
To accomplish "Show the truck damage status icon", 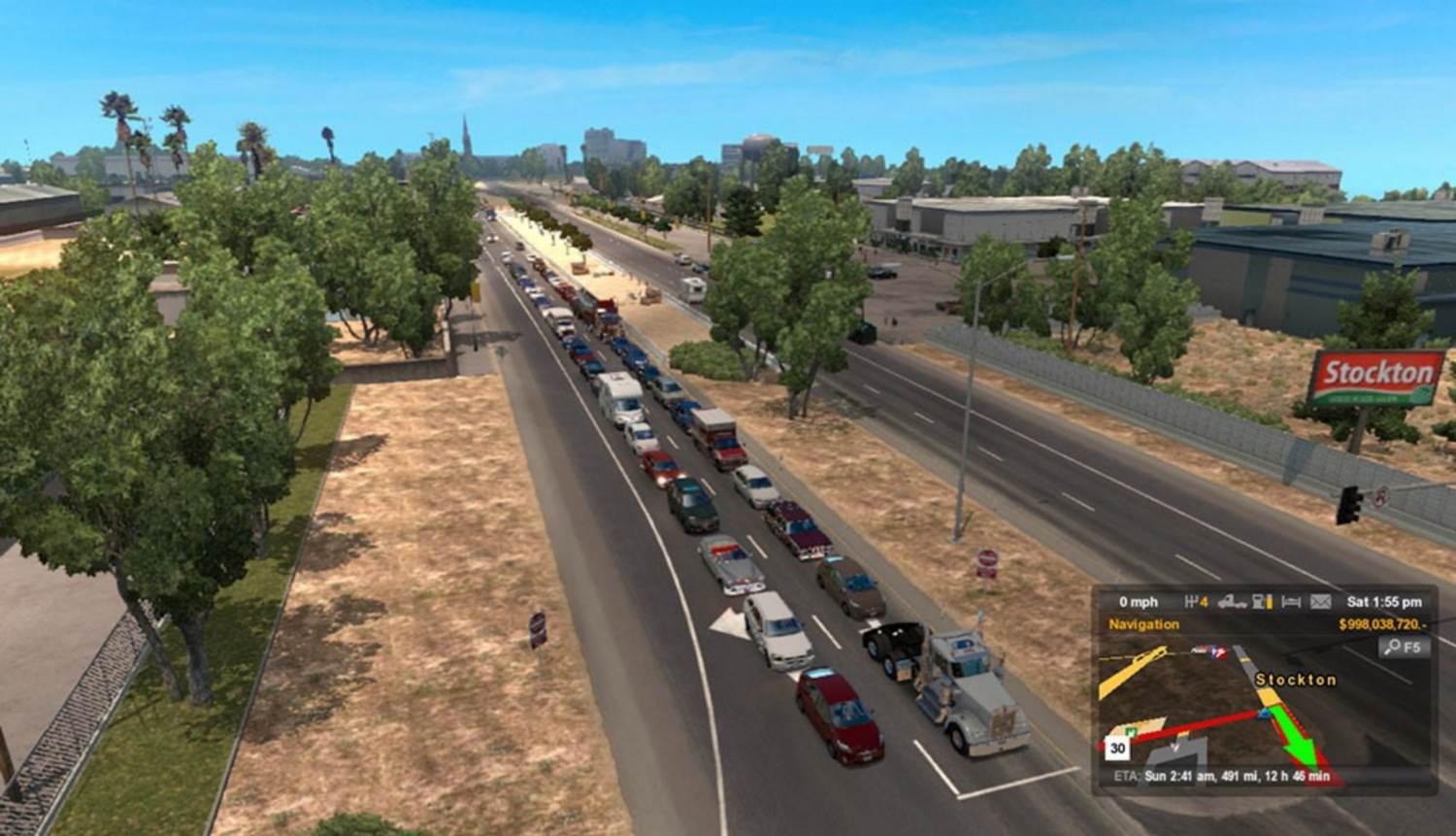I will pyautogui.click(x=1232, y=602).
